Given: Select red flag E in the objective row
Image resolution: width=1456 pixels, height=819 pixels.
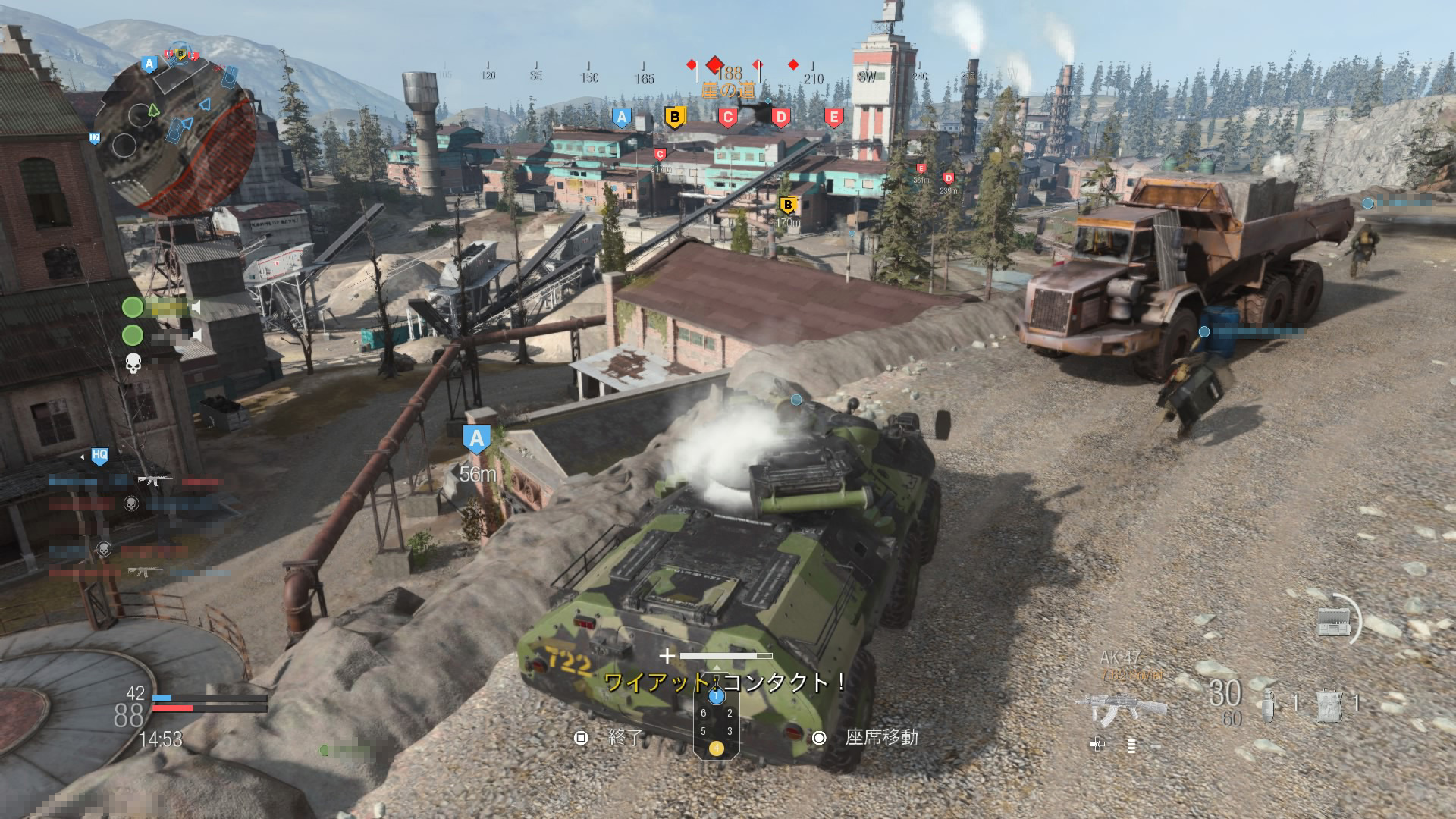Looking at the screenshot, I should pyautogui.click(x=833, y=117).
